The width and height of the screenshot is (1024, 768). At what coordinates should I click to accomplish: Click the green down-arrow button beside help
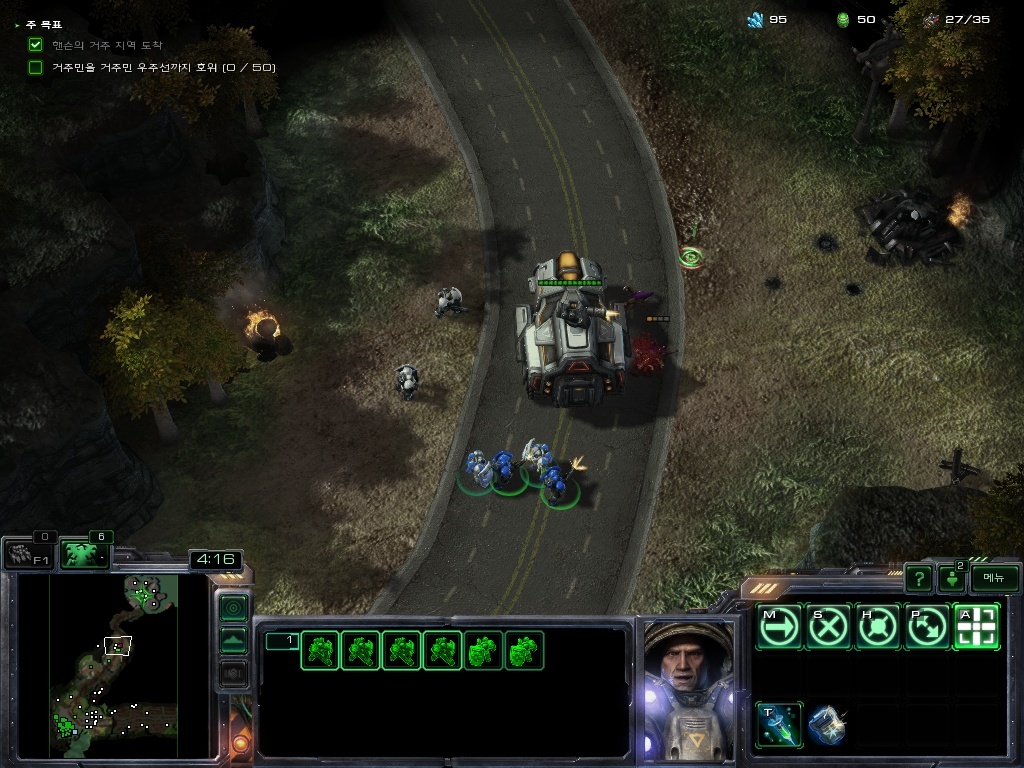point(951,579)
